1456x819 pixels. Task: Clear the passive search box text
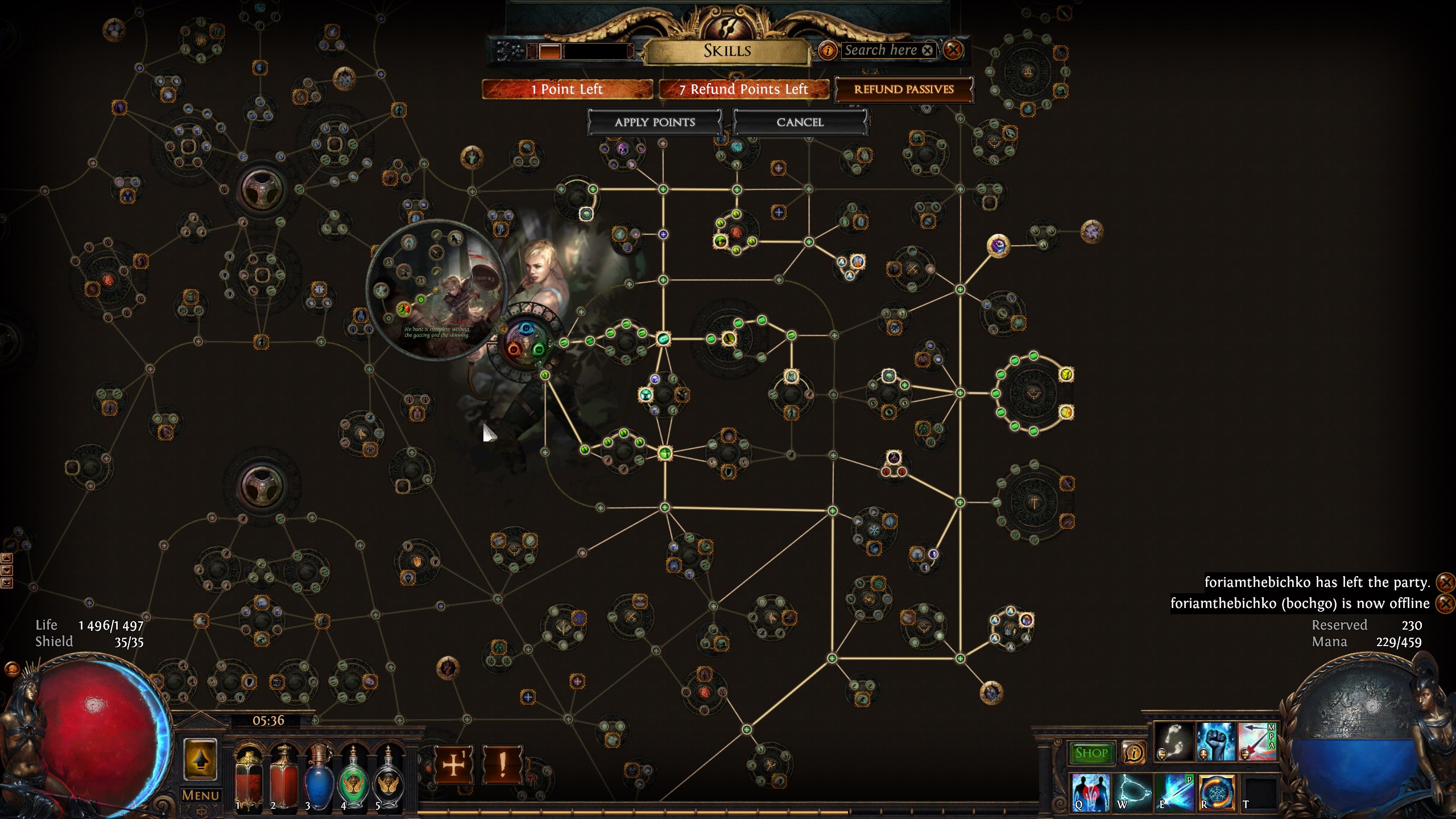click(x=927, y=50)
